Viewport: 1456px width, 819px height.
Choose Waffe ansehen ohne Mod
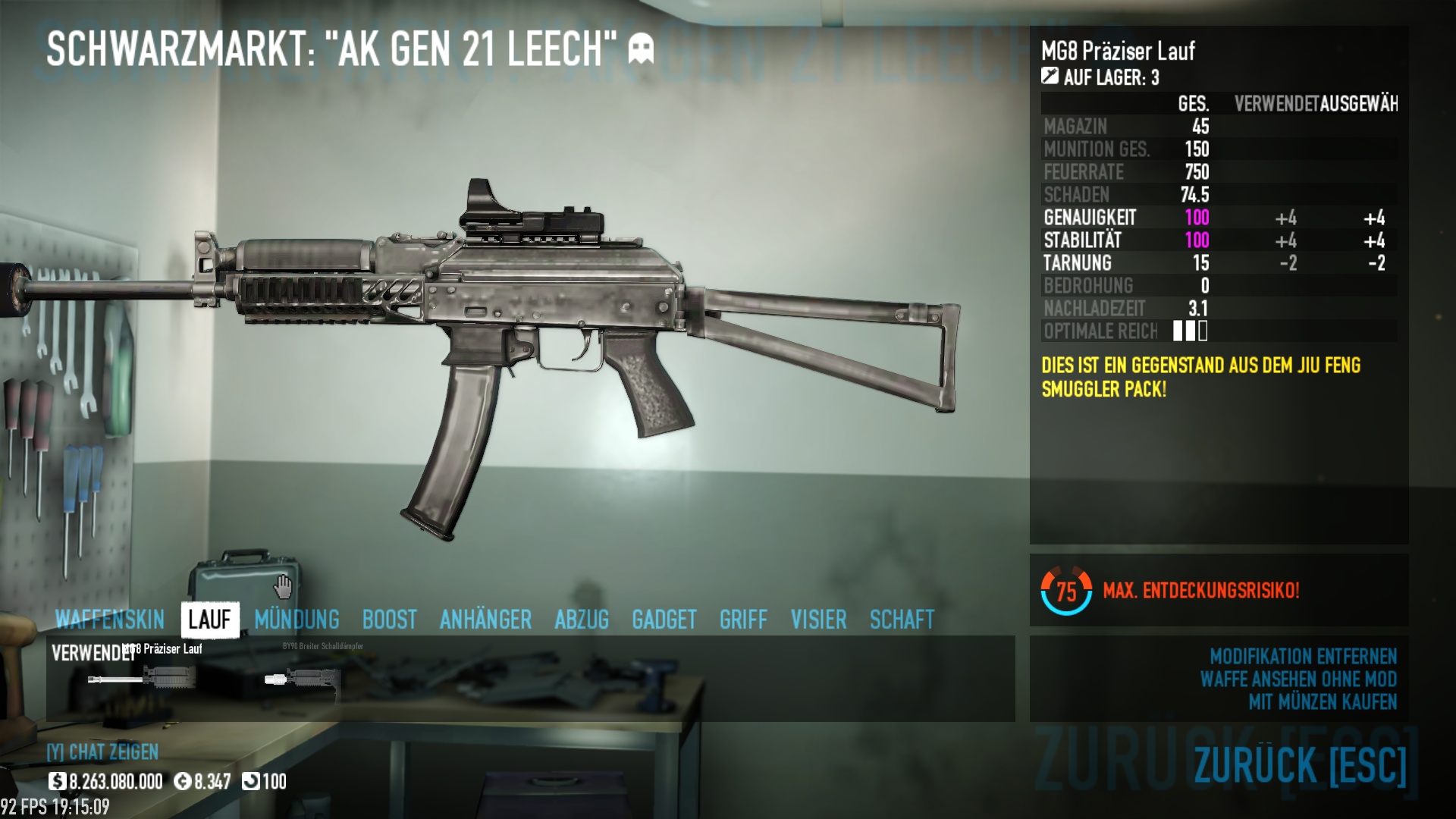click(x=1298, y=679)
